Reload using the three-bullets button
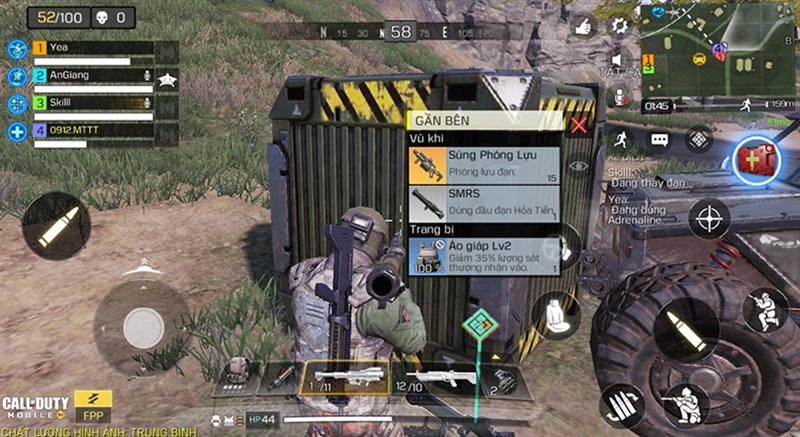This screenshot has height=437, width=800. (x=623, y=404)
